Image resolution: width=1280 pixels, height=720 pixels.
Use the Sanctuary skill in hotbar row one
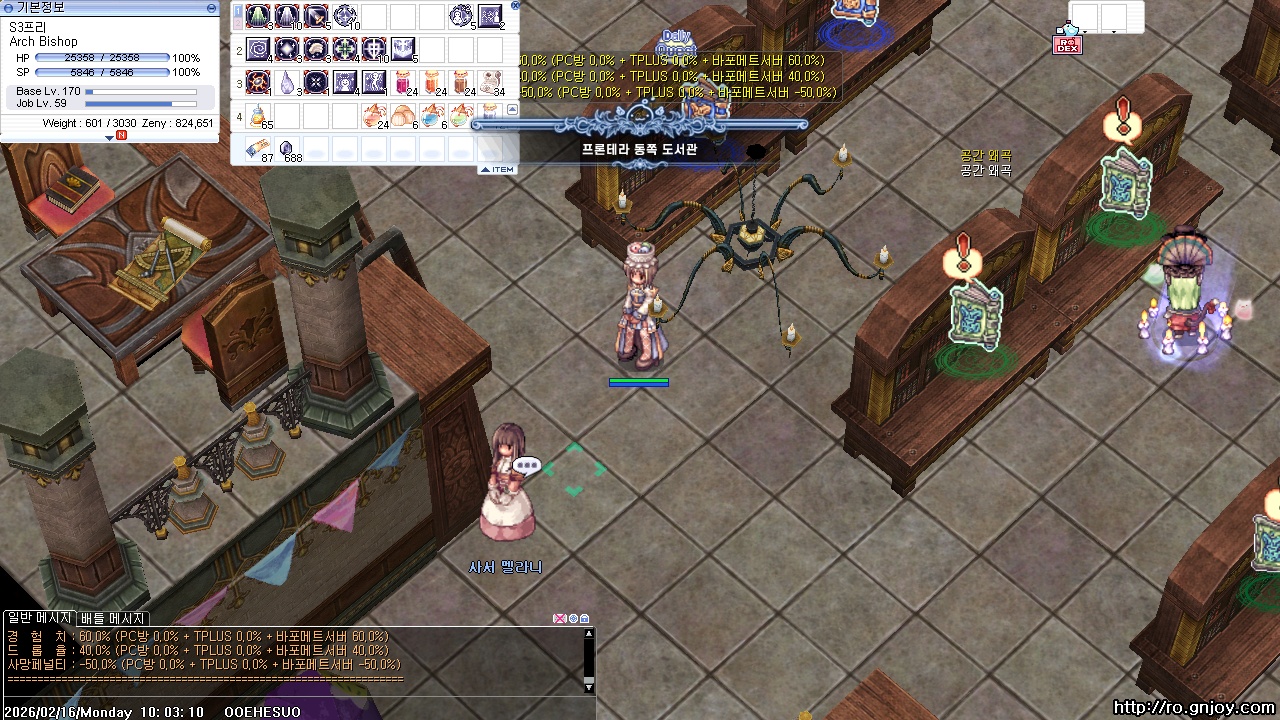click(x=259, y=16)
